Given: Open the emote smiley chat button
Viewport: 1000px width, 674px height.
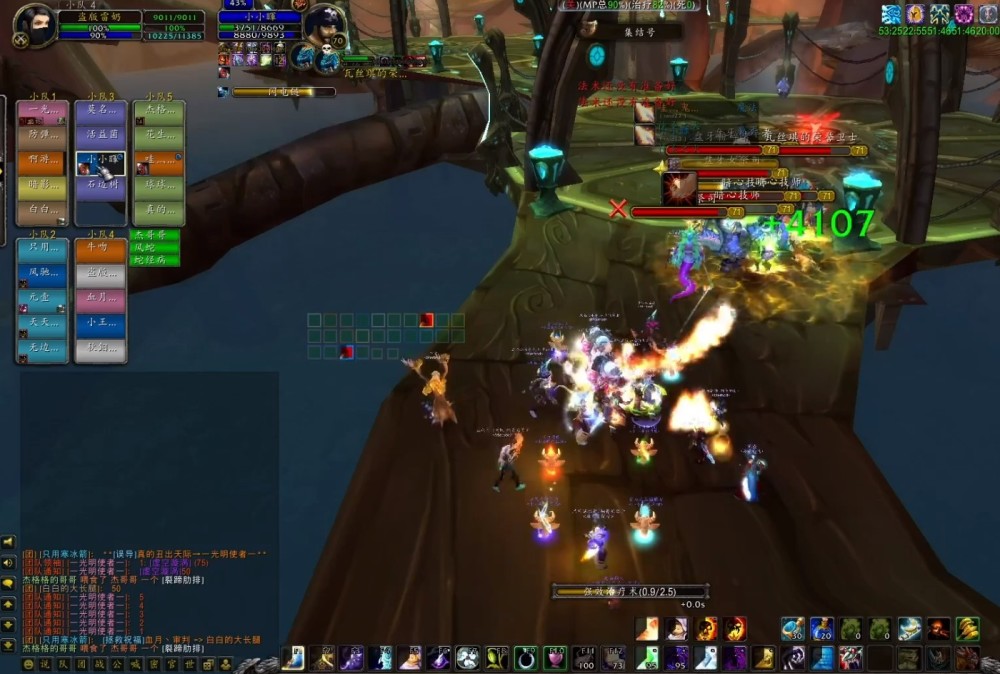Looking at the screenshot, I should point(29,664).
